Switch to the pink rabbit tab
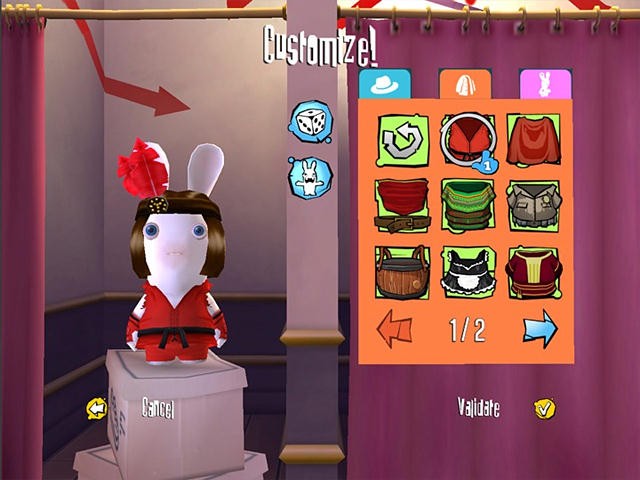 pos(545,84)
